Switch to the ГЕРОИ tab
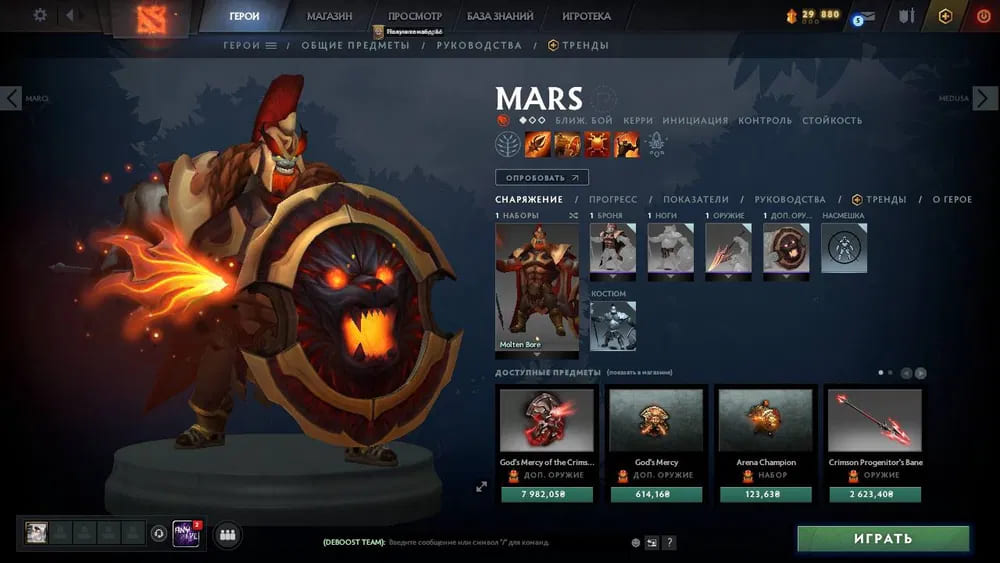1000x563 pixels. coord(243,16)
